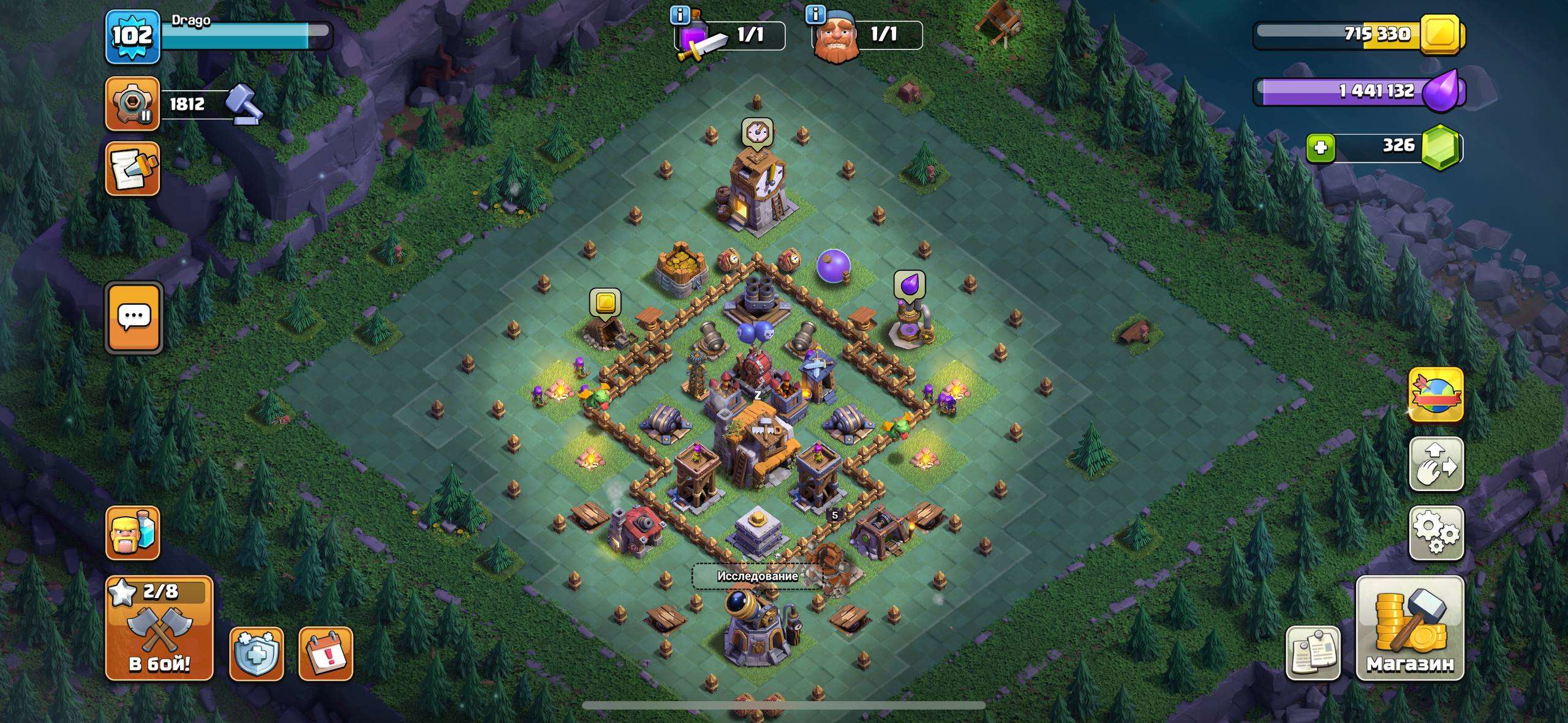The image size is (1568, 723).
Task: Open the shield with plus icon button
Action: tap(256, 654)
